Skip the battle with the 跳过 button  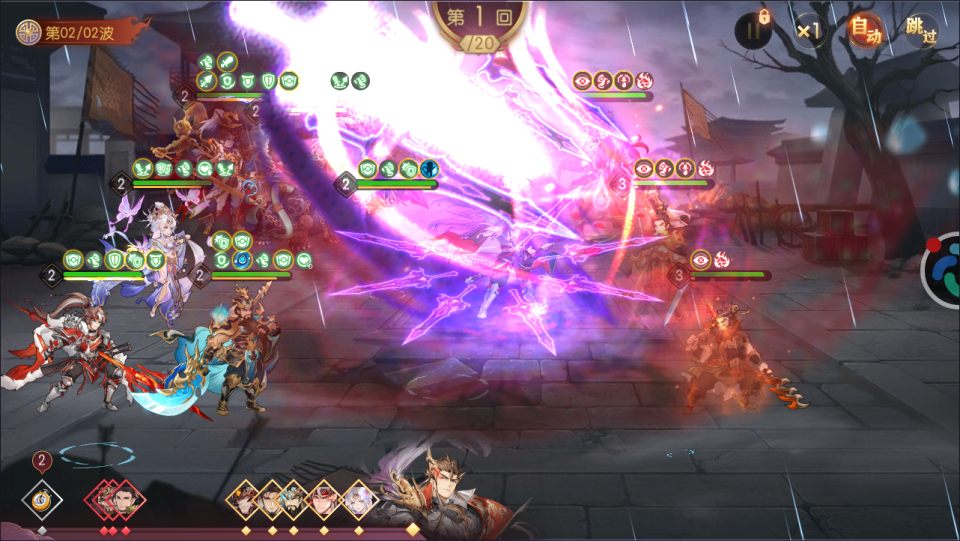pyautogui.click(x=920, y=31)
